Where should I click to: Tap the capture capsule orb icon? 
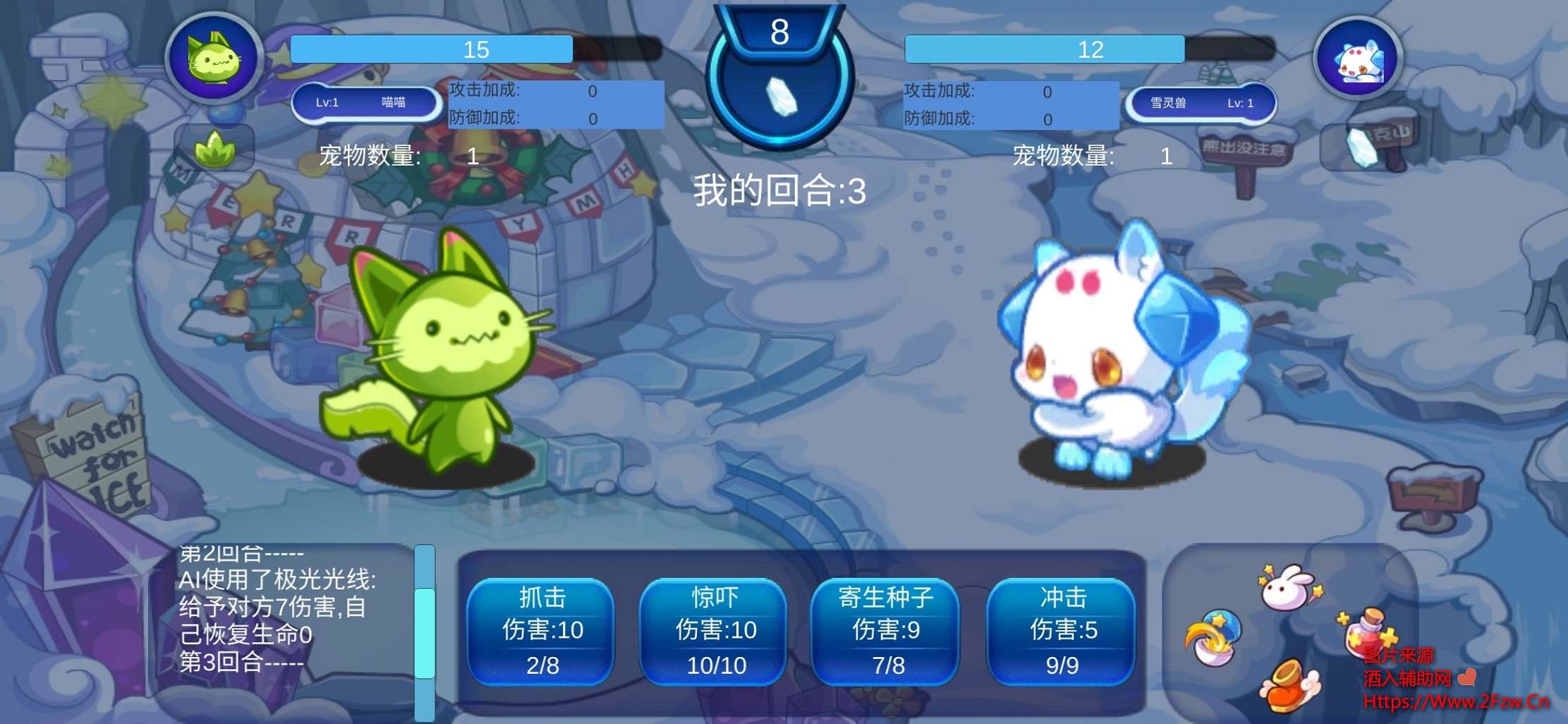pos(1213,638)
